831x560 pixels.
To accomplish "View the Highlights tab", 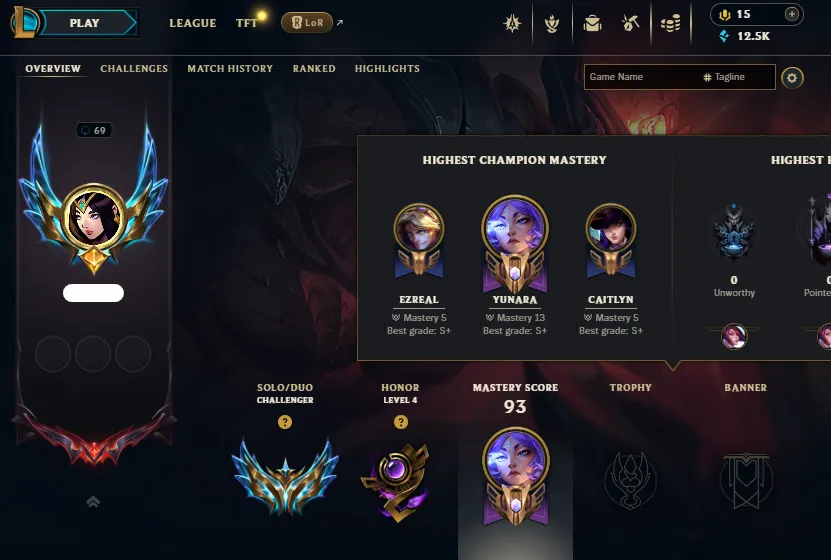I will click(x=387, y=69).
